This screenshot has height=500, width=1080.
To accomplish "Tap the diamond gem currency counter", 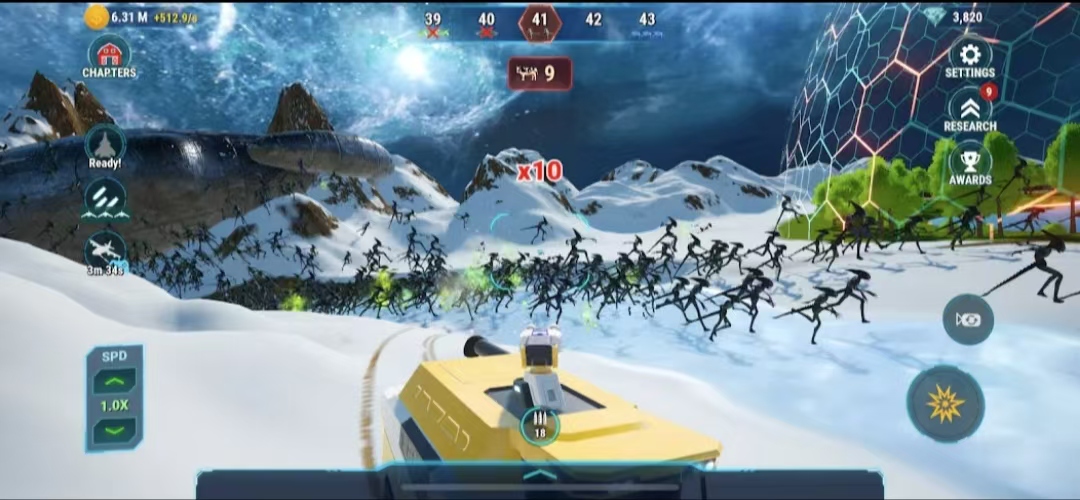I will [x=954, y=17].
